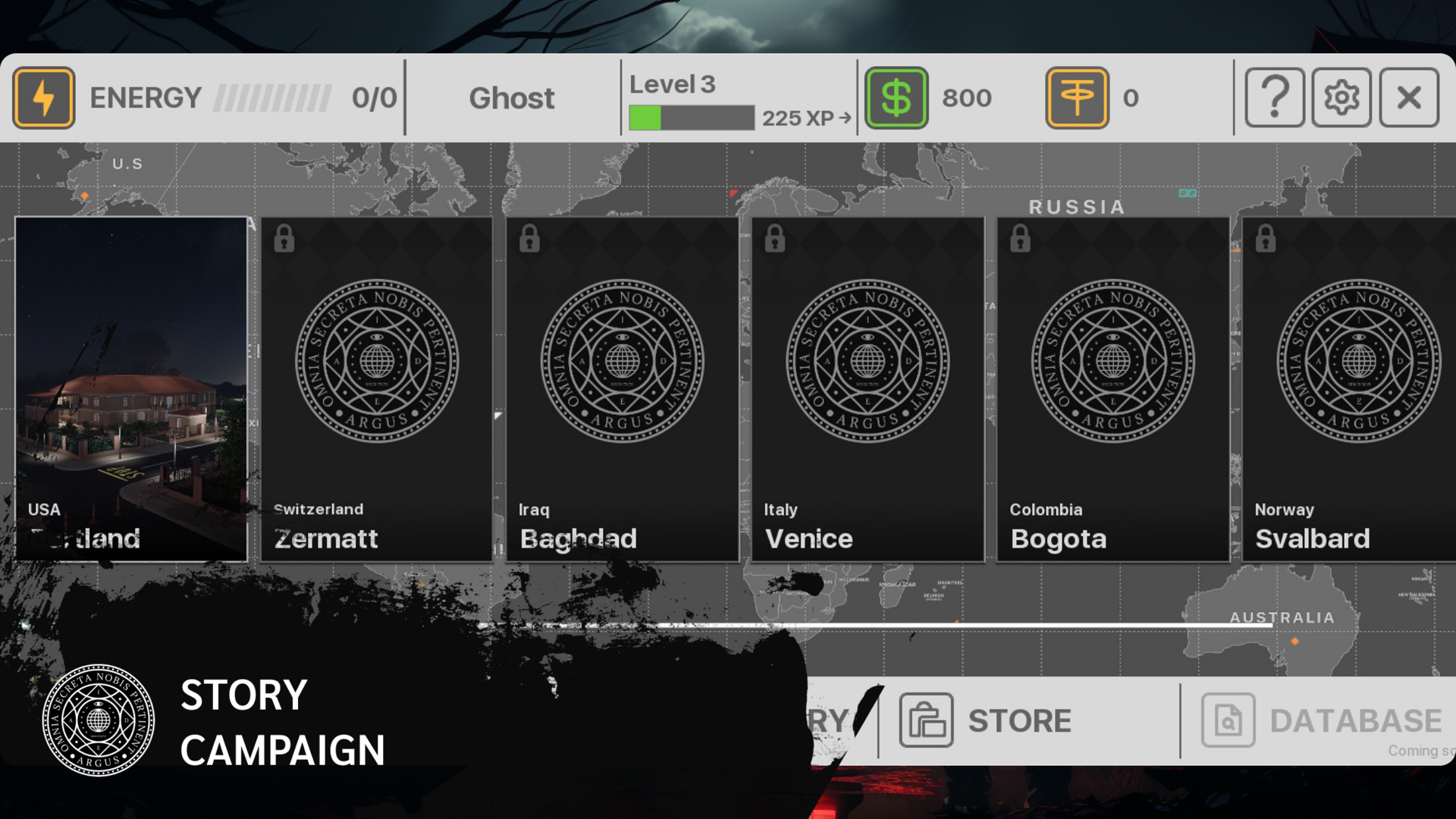Click the Store briefcase icon
Image resolution: width=1456 pixels, height=819 pixels.
925,721
